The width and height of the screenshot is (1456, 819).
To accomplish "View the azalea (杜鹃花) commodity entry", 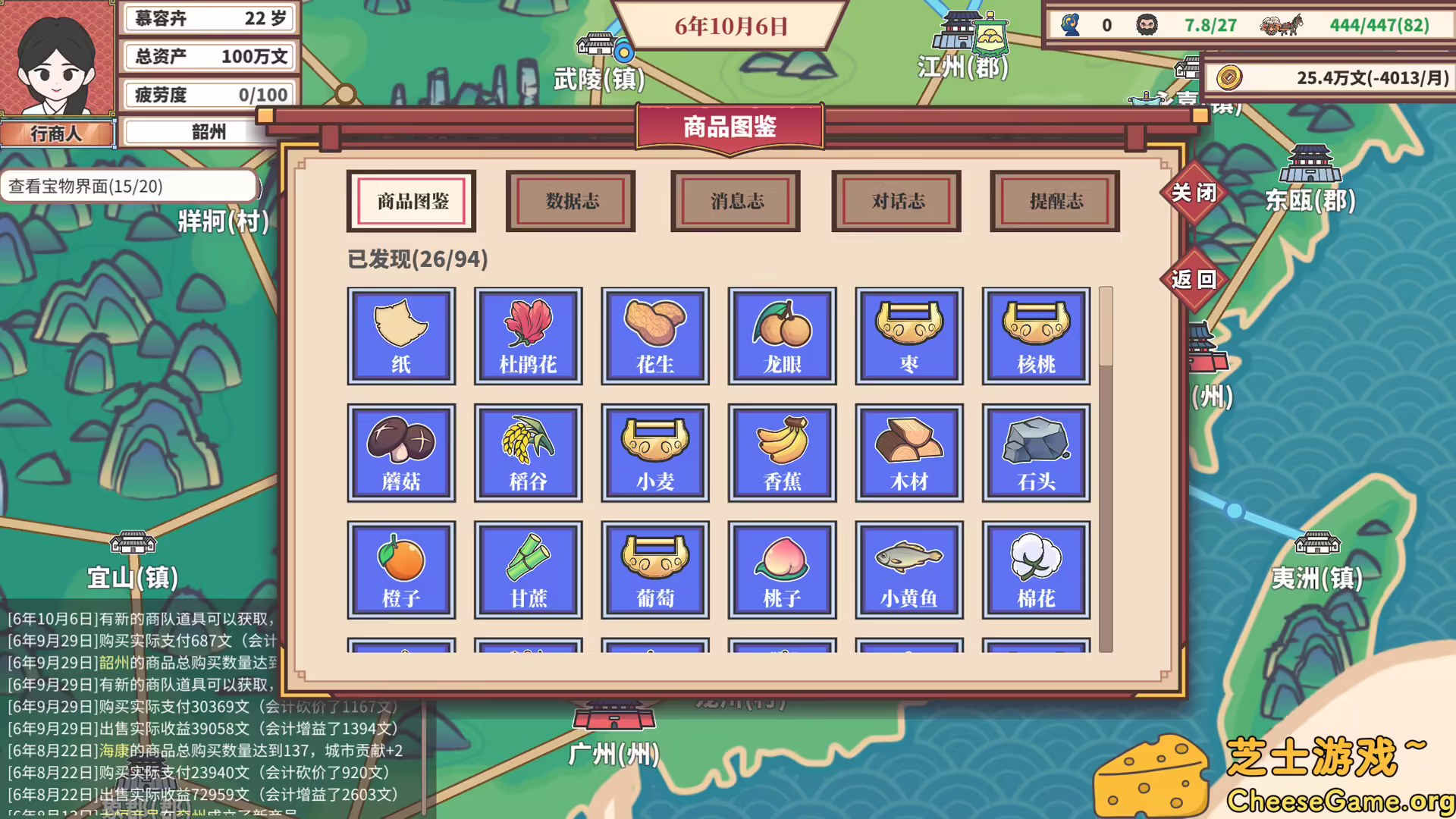I will pos(529,336).
